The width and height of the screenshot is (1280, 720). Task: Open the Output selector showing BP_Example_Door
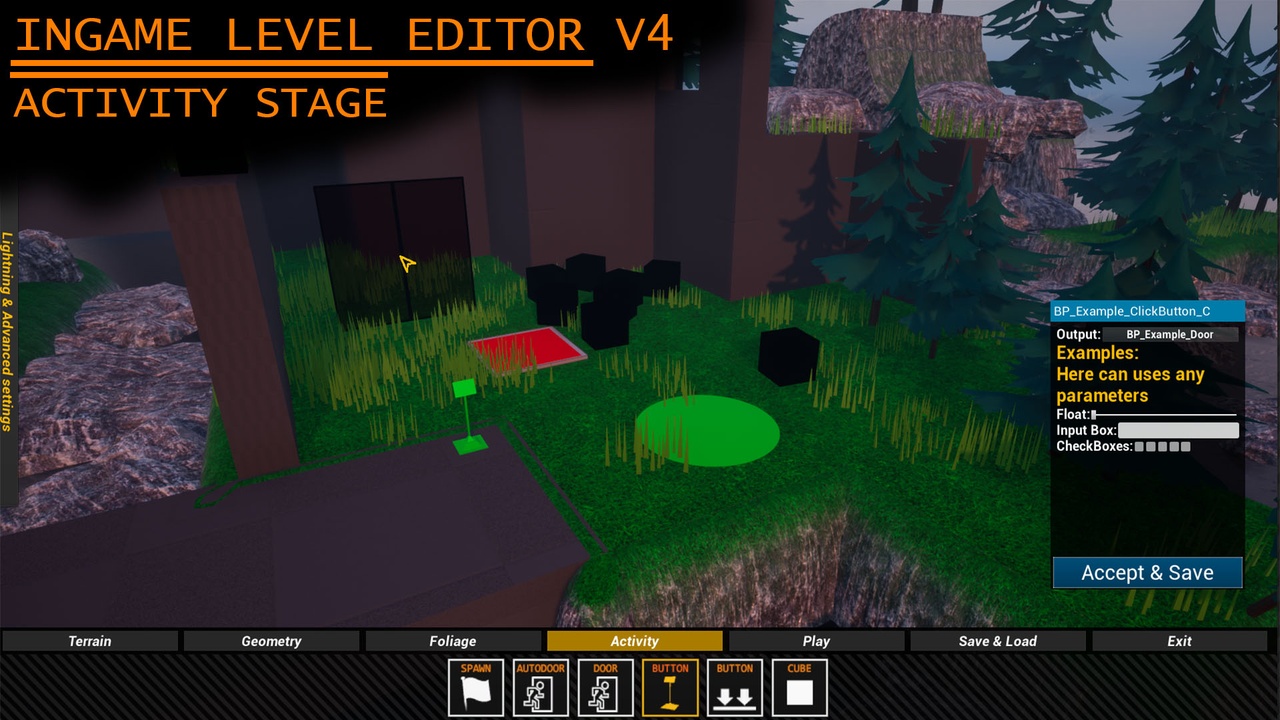(x=1170, y=334)
